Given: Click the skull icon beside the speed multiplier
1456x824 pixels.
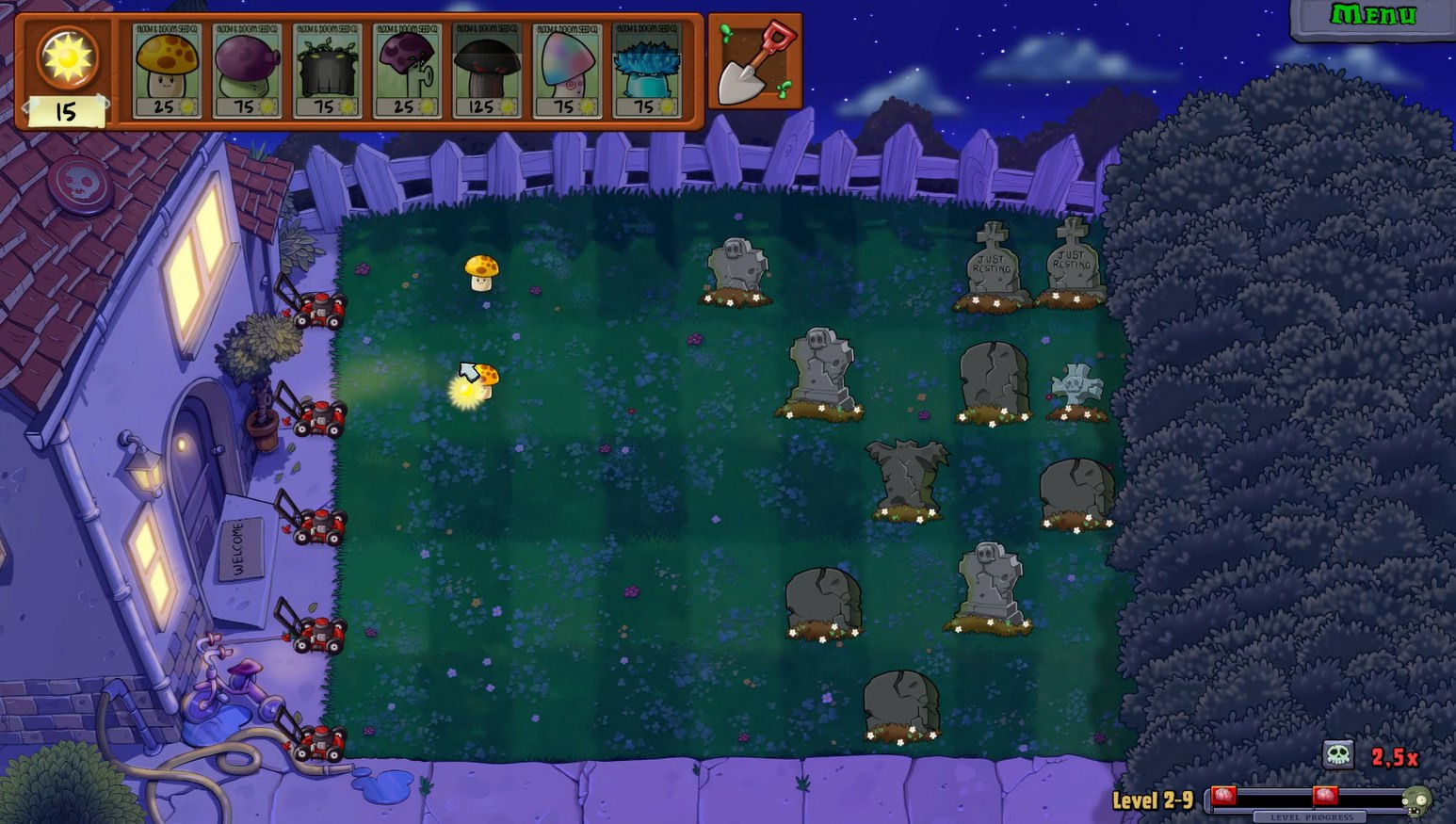Looking at the screenshot, I should coord(1337,754).
